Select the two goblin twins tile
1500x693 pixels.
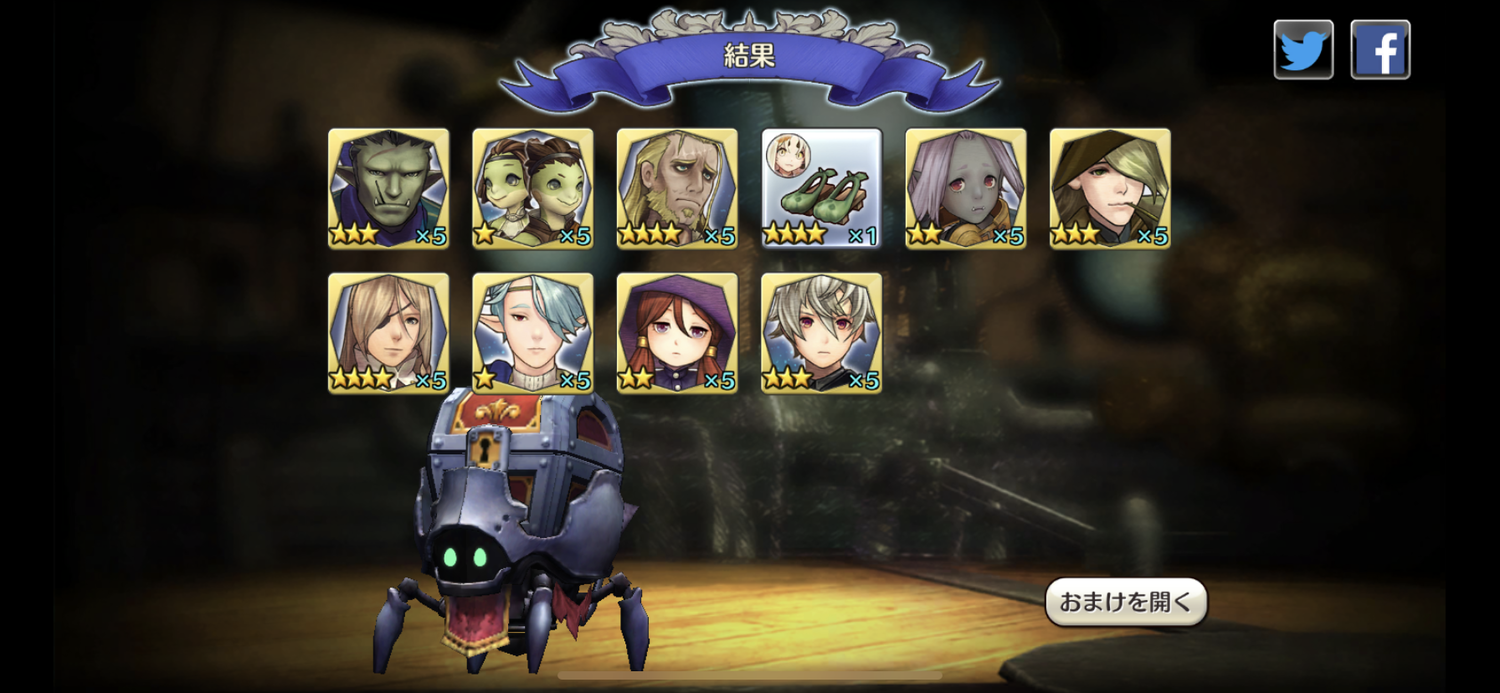pos(532,188)
